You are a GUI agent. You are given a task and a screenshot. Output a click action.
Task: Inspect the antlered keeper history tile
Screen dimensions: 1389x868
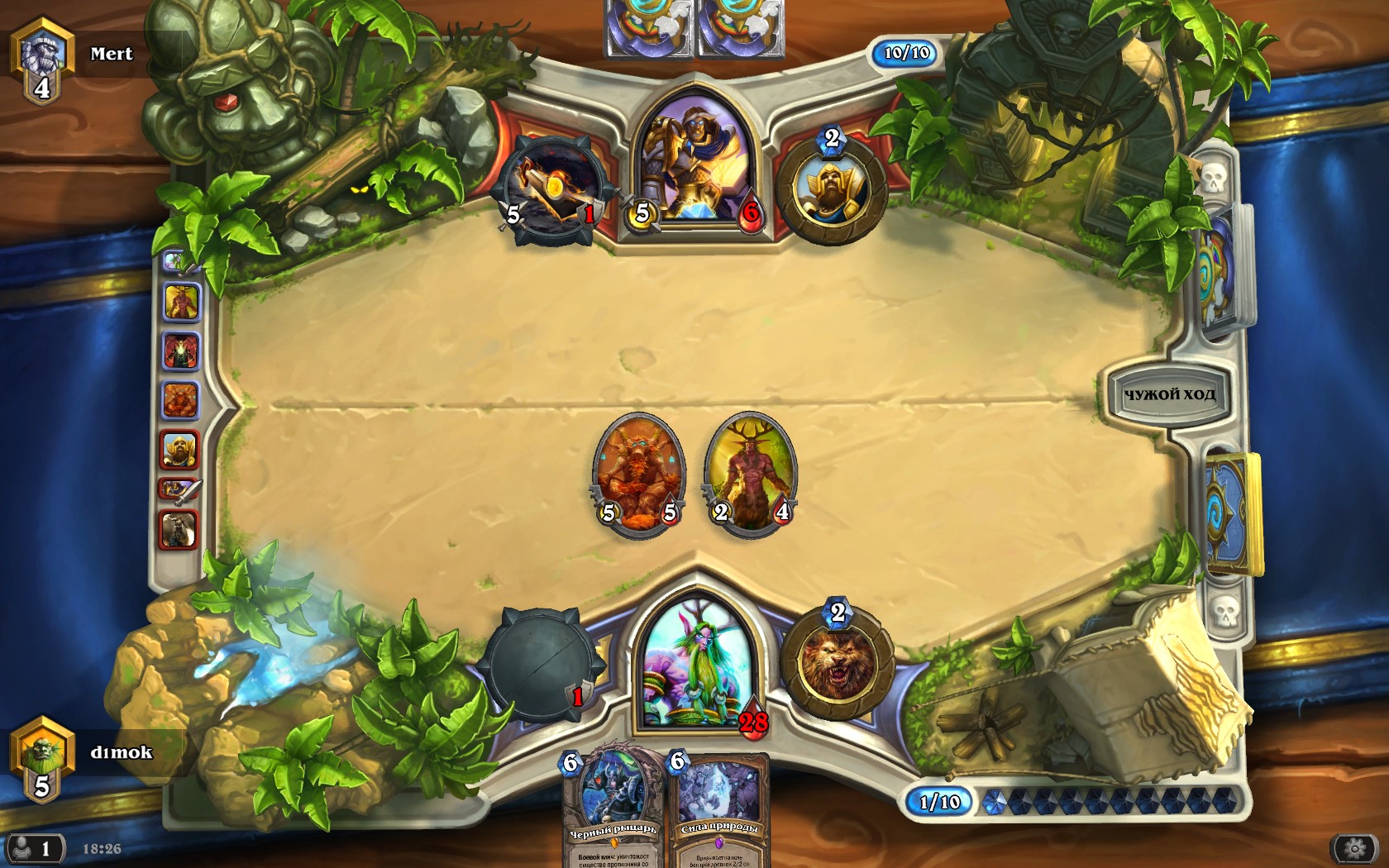(x=181, y=303)
